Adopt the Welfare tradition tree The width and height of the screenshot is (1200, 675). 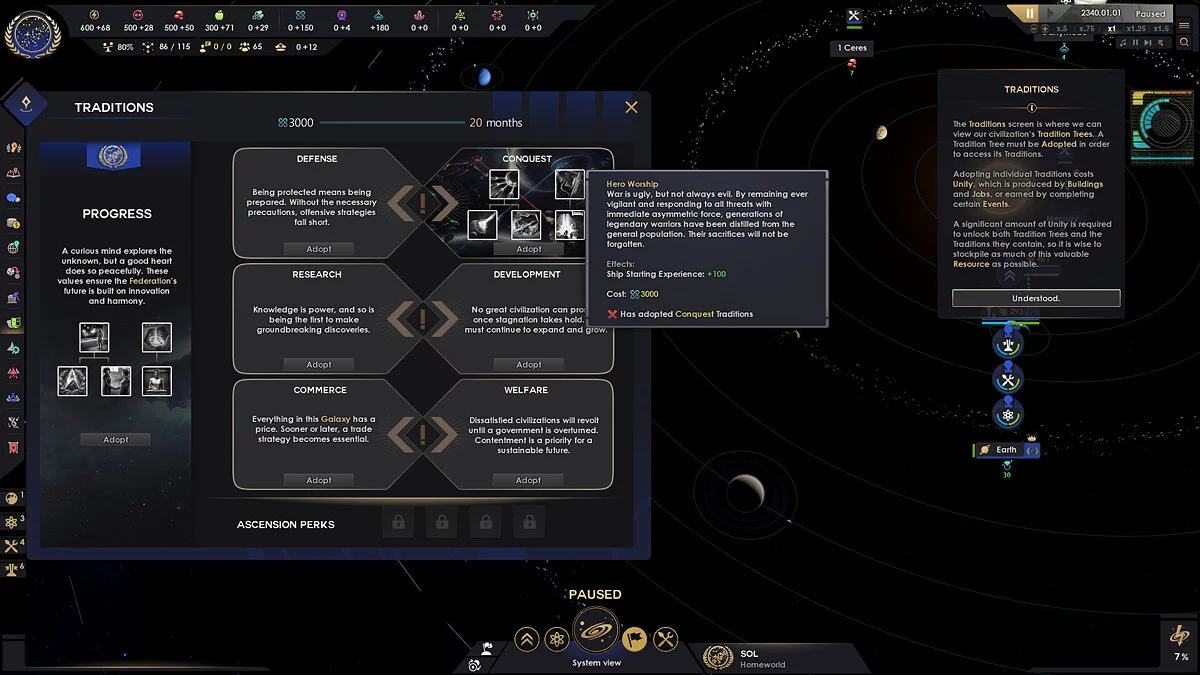[x=528, y=480]
